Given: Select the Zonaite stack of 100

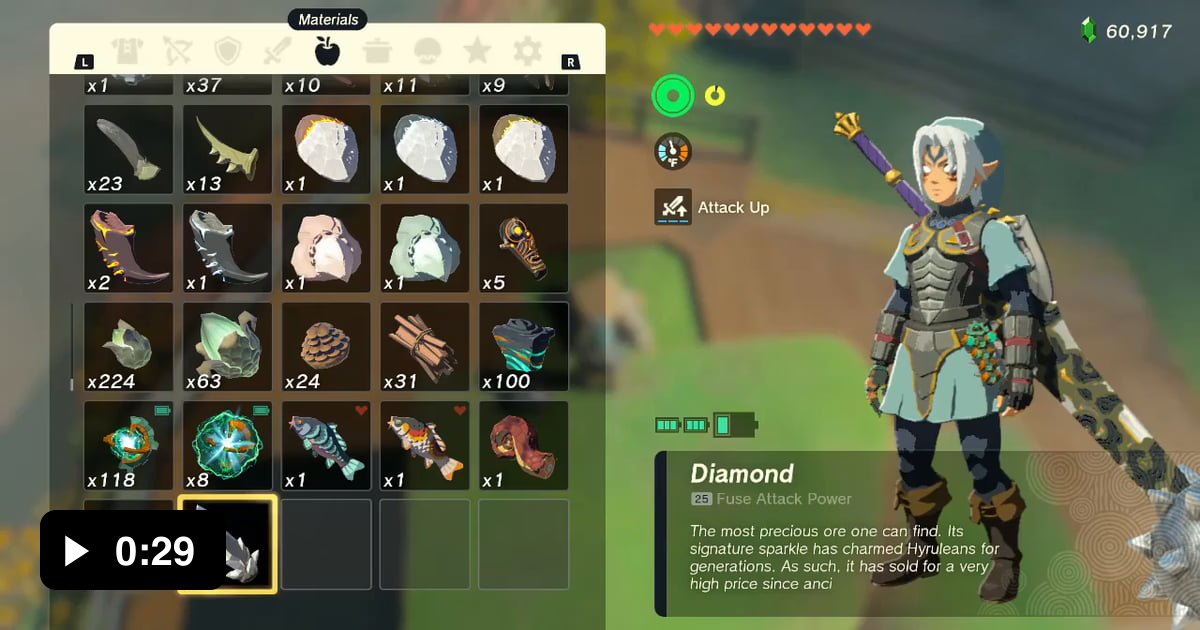Looking at the screenshot, I should (x=523, y=347).
